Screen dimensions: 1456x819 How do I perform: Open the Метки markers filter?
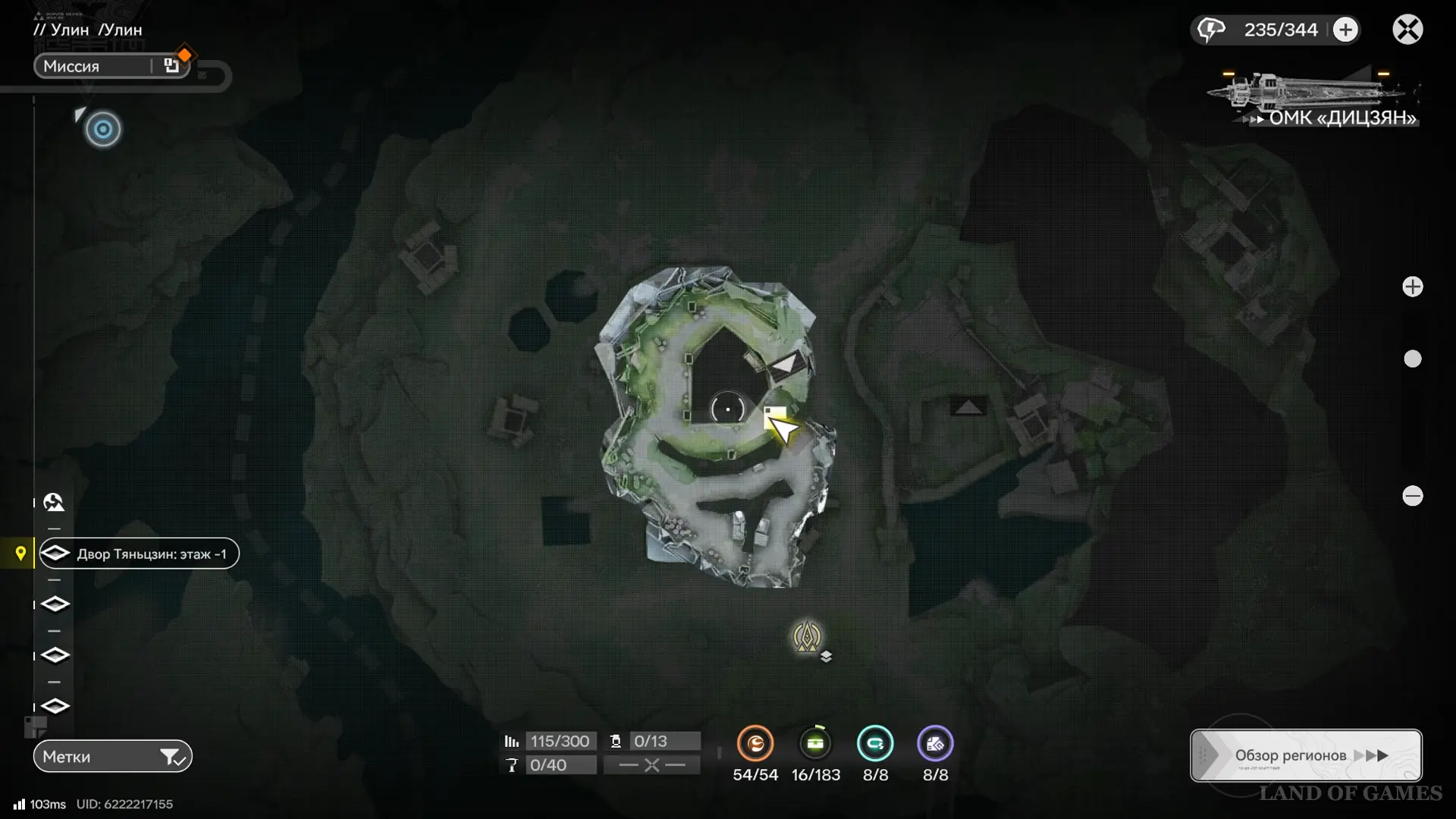pyautogui.click(x=112, y=756)
